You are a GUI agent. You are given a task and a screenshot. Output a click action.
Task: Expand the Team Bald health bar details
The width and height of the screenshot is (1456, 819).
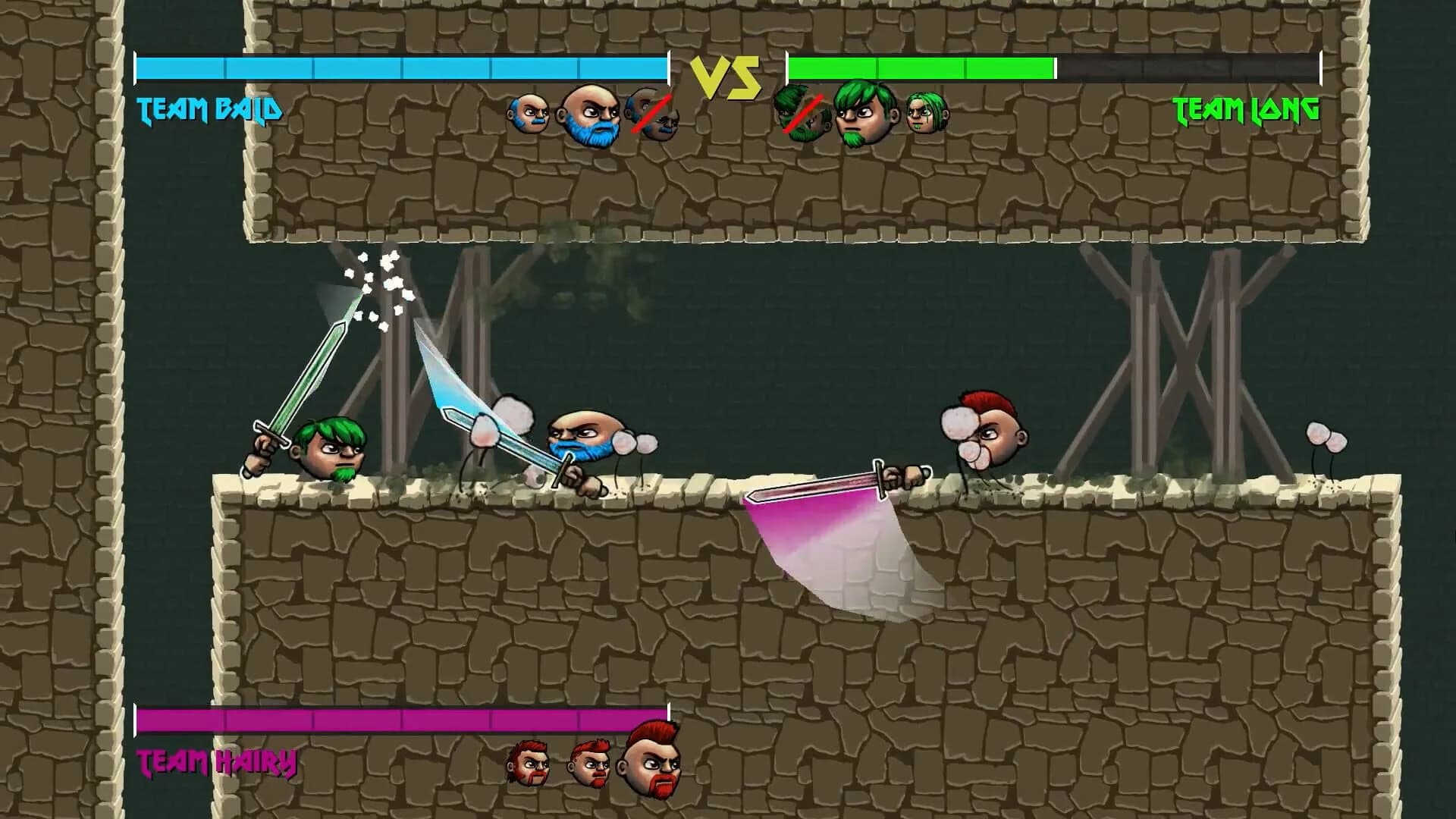[400, 68]
